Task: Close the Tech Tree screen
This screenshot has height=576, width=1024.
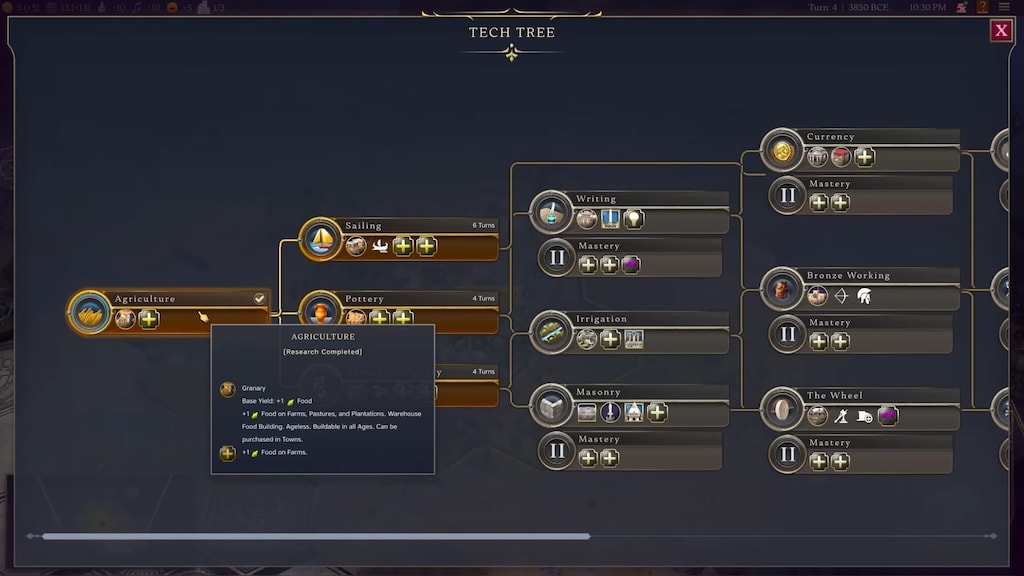Action: point(1001,31)
